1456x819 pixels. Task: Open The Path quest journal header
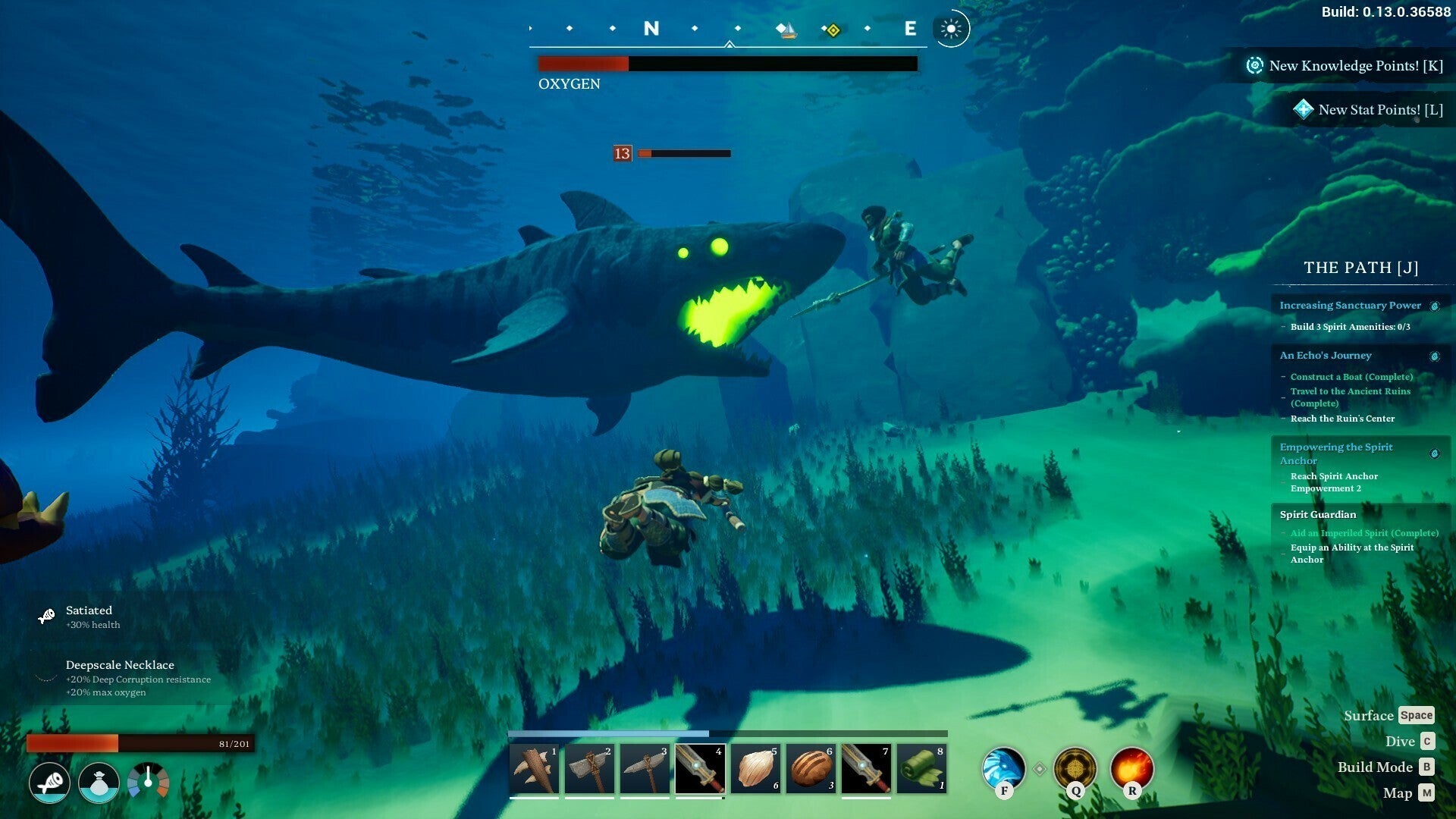pos(1360,268)
